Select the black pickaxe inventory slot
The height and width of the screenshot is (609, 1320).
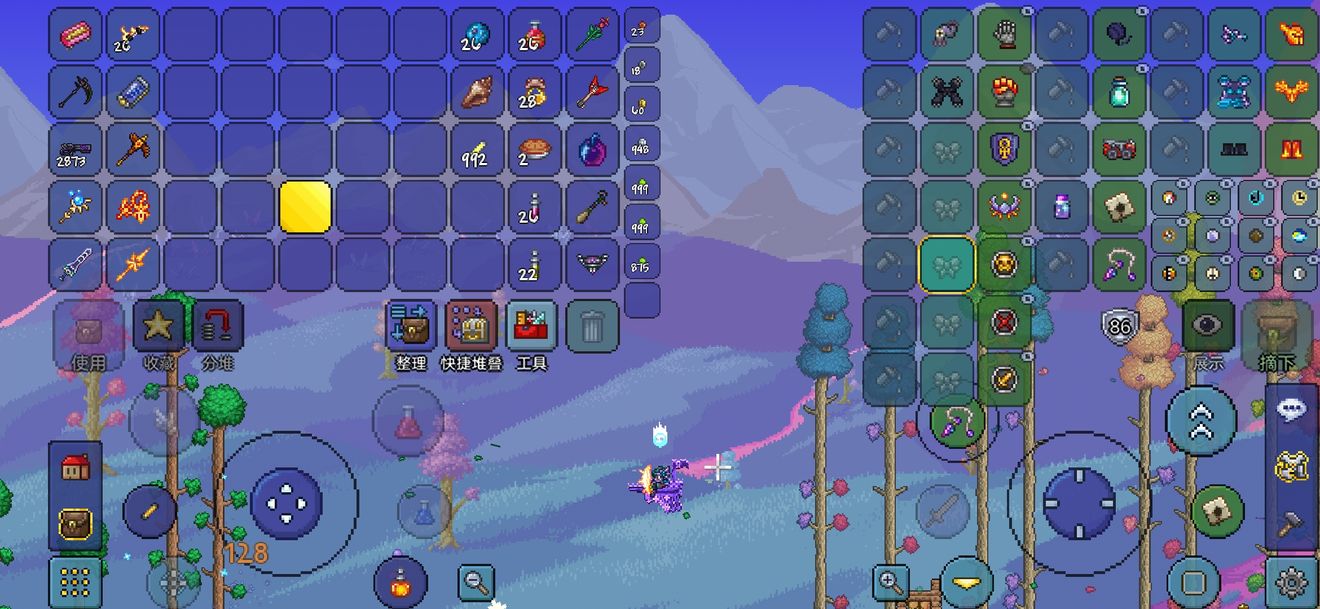click(75, 92)
